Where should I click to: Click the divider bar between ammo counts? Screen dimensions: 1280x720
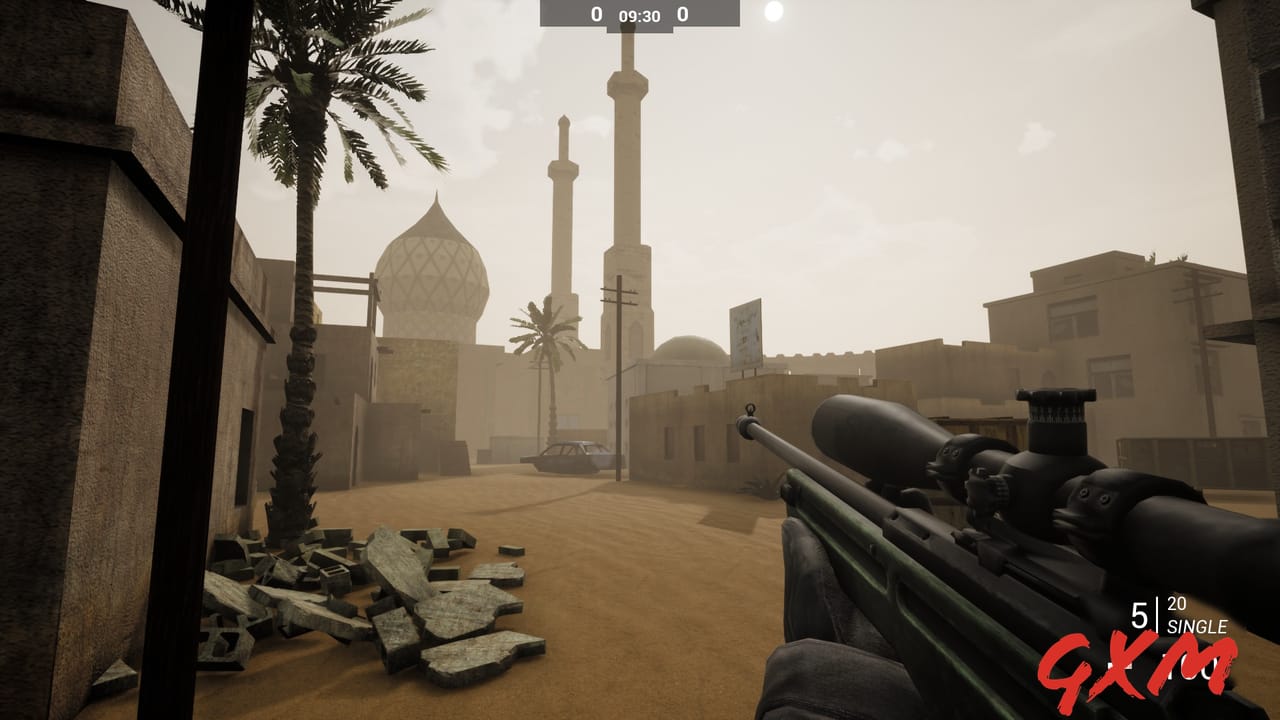tap(1158, 613)
